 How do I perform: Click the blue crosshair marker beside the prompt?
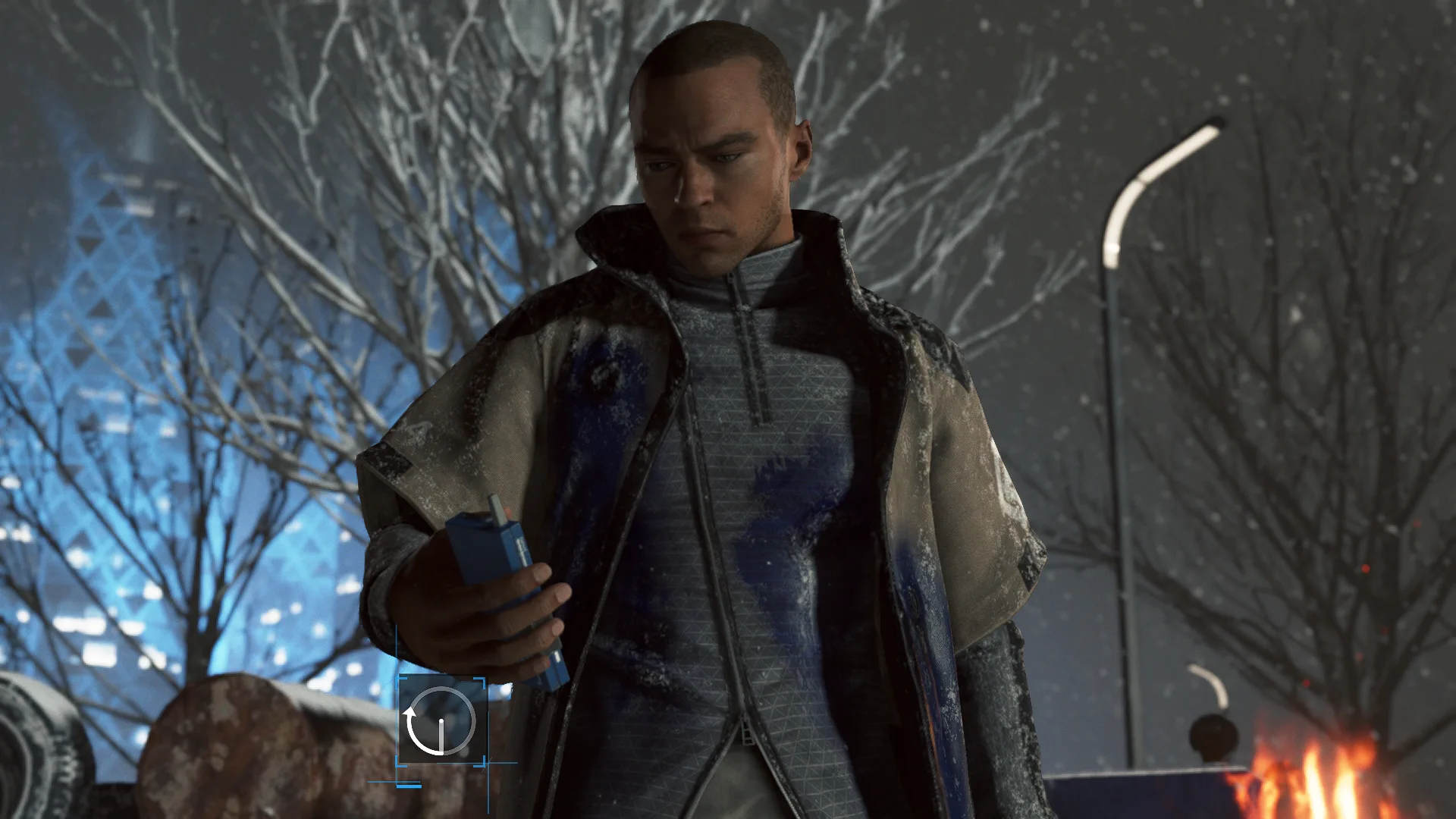click(x=489, y=762)
